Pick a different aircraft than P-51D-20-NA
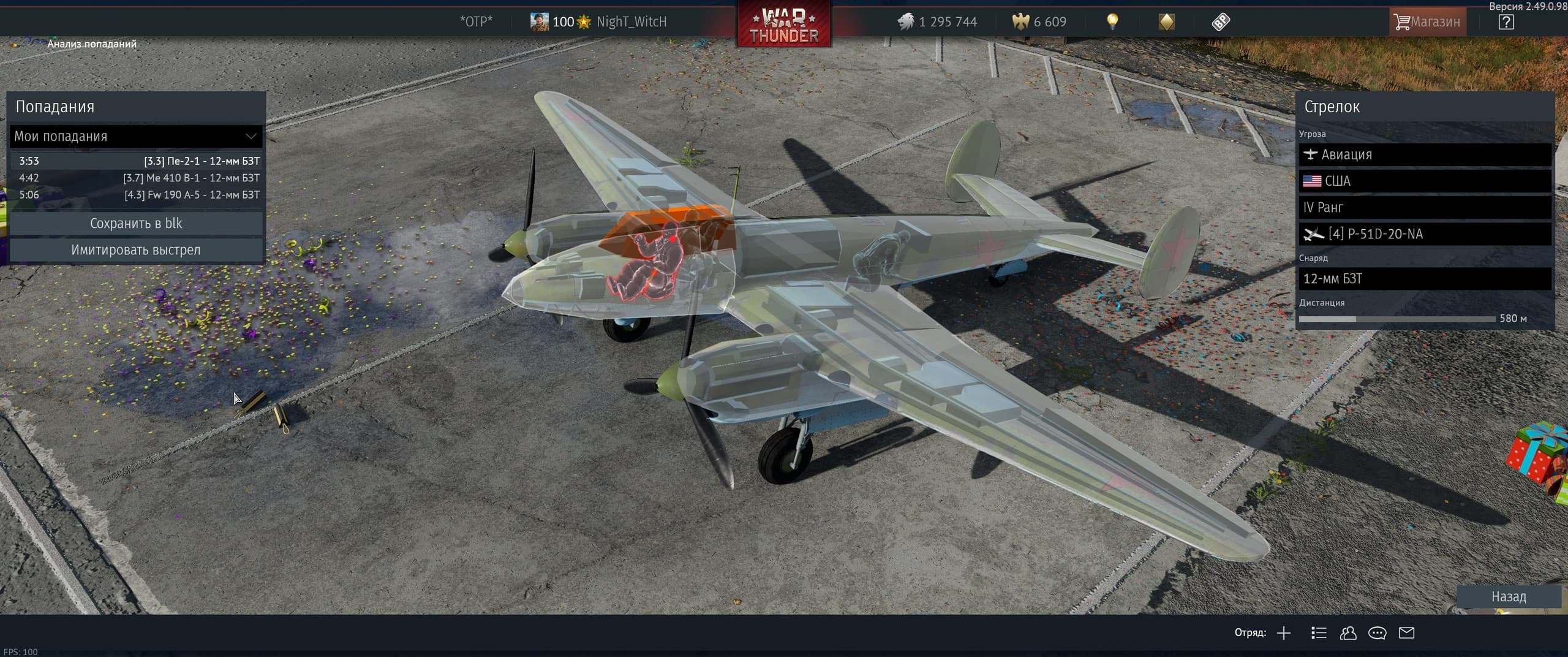 point(1425,234)
